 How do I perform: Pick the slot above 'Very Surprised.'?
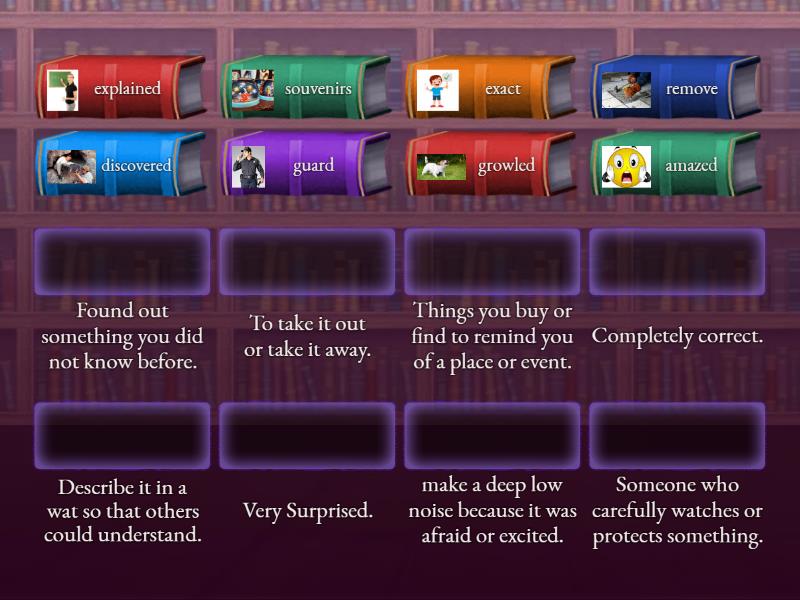tap(307, 436)
